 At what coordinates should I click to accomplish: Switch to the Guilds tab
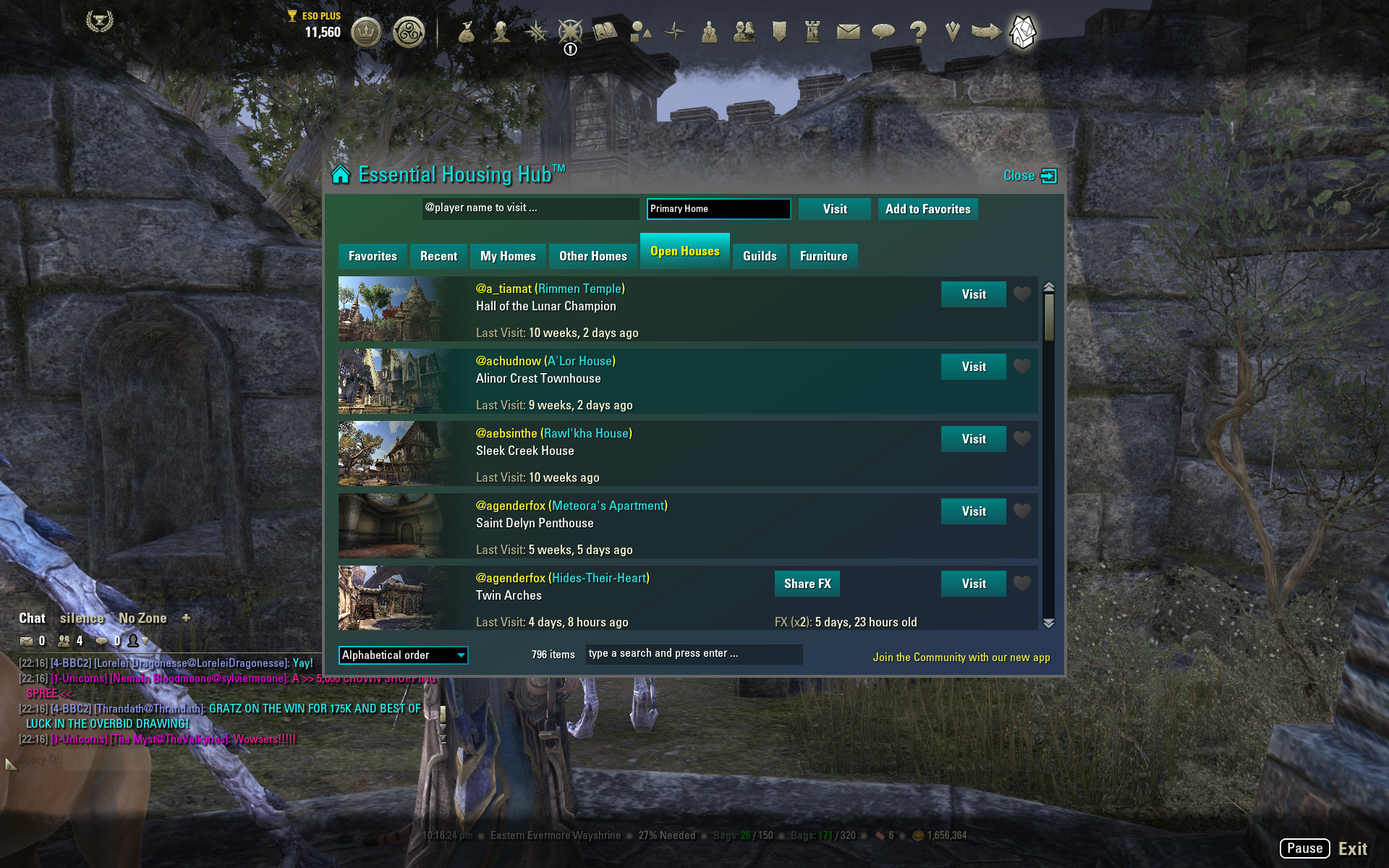click(x=760, y=255)
